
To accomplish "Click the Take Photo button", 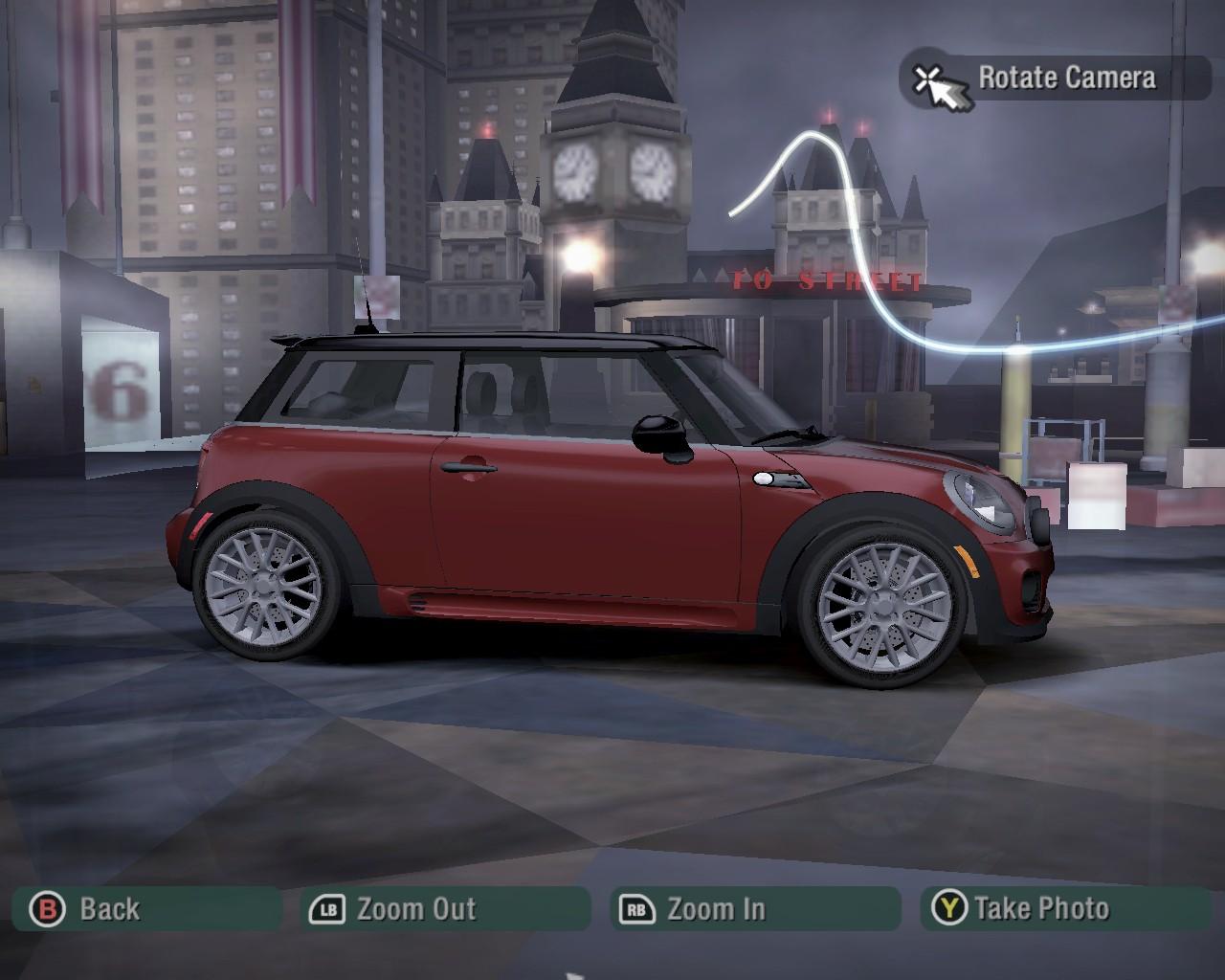I will (x=1064, y=908).
